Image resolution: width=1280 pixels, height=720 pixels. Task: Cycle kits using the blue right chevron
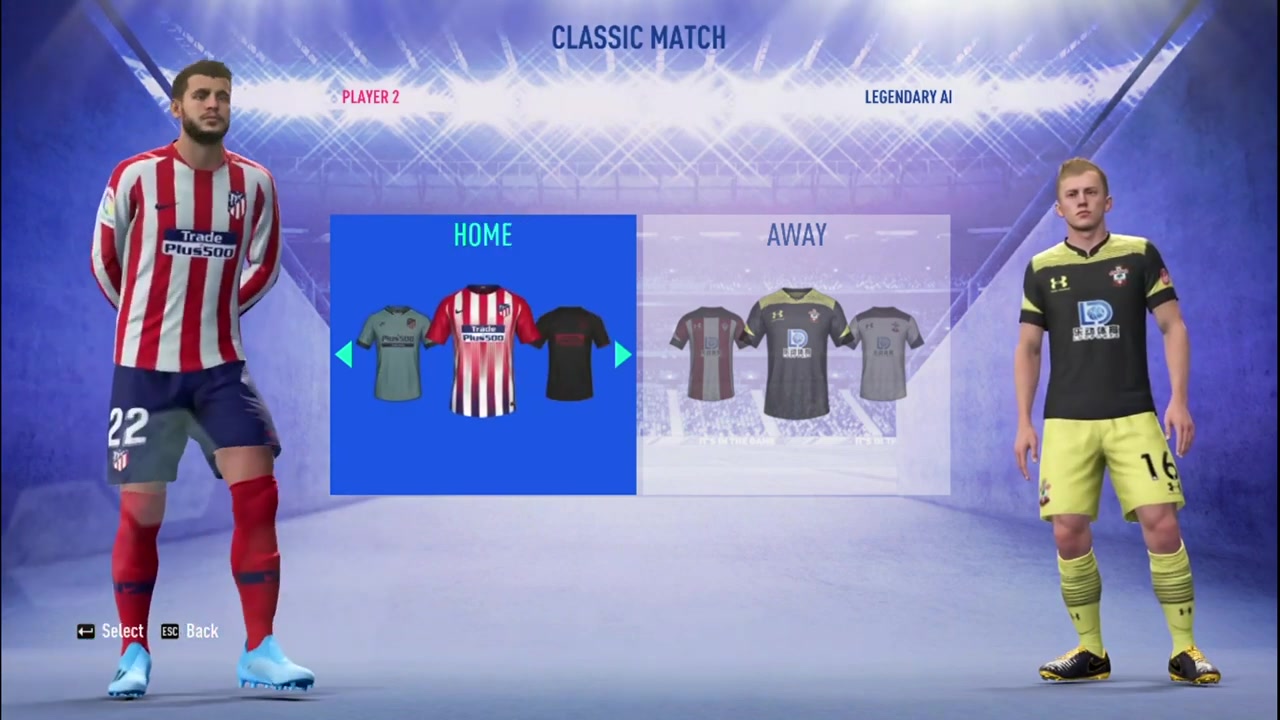[x=621, y=355]
